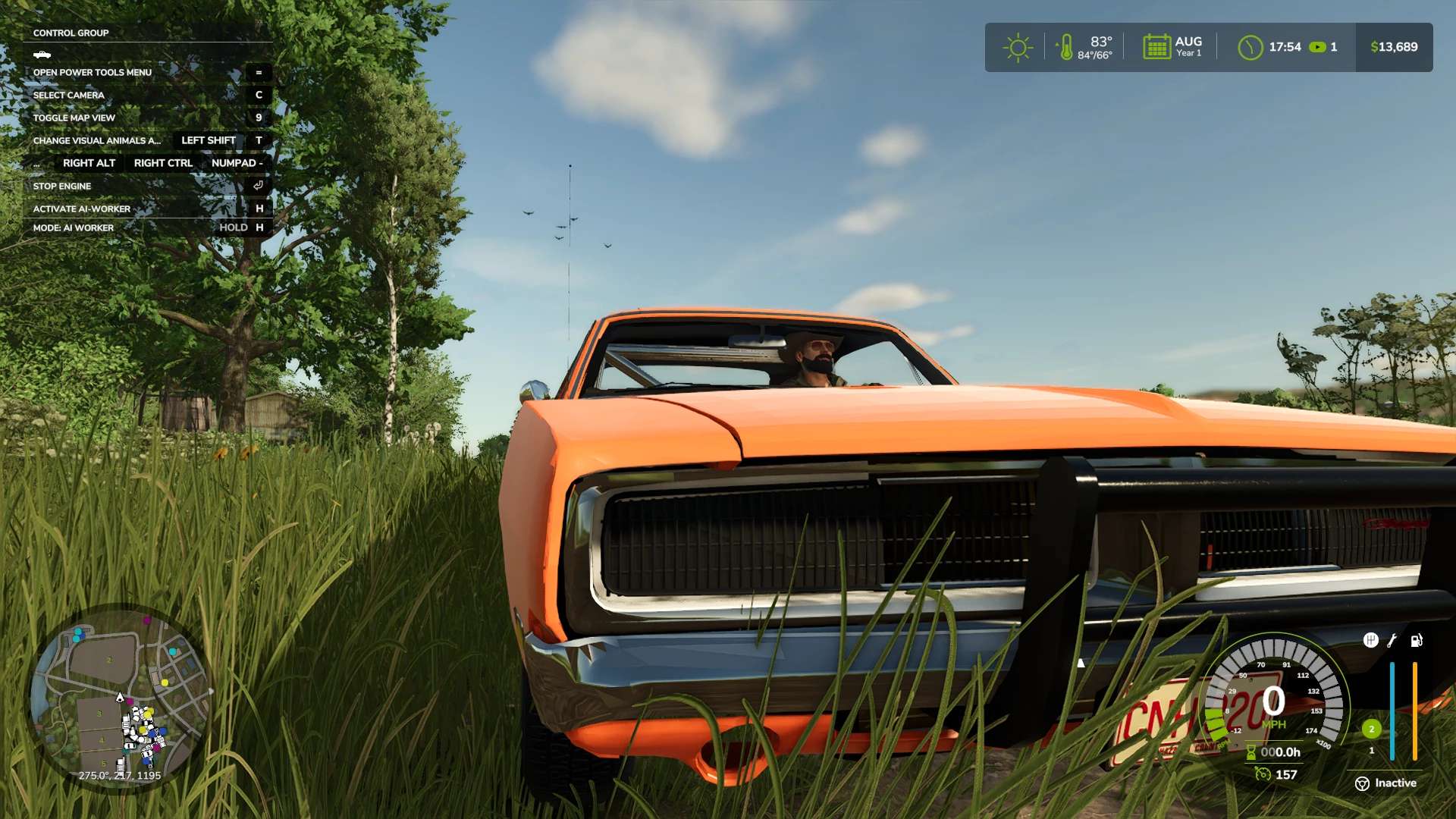Select the Open Power Tools Menu entry
Viewport: 1456px width, 819px height.
tap(93, 73)
